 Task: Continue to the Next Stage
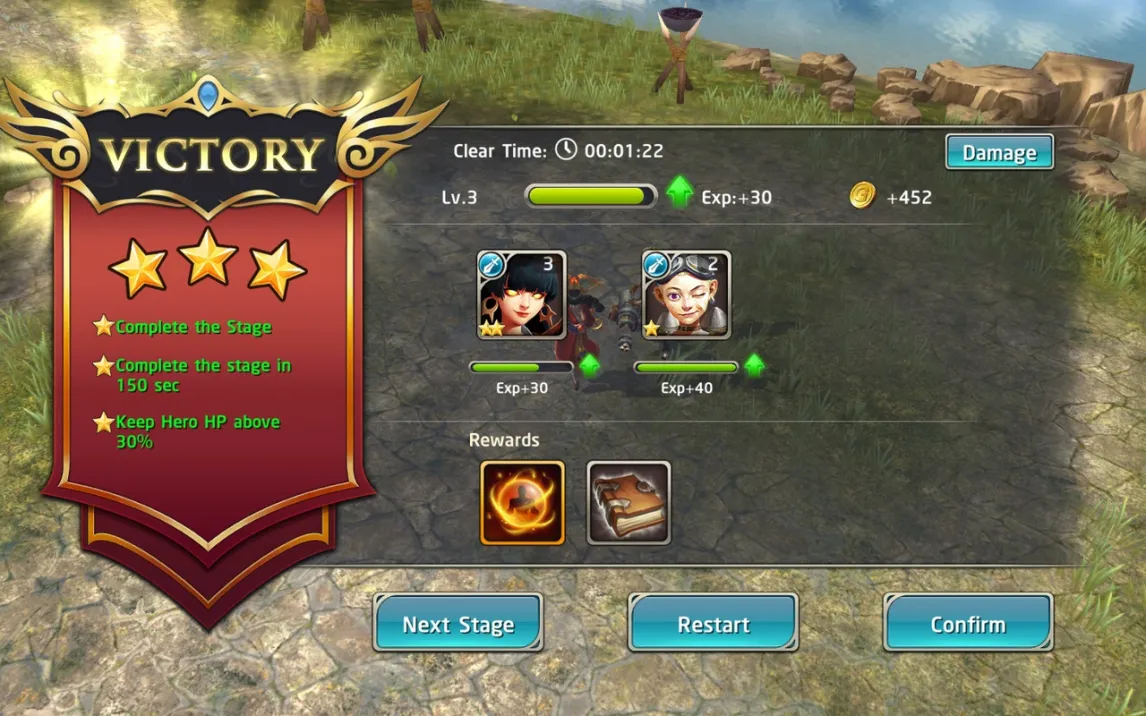458,624
